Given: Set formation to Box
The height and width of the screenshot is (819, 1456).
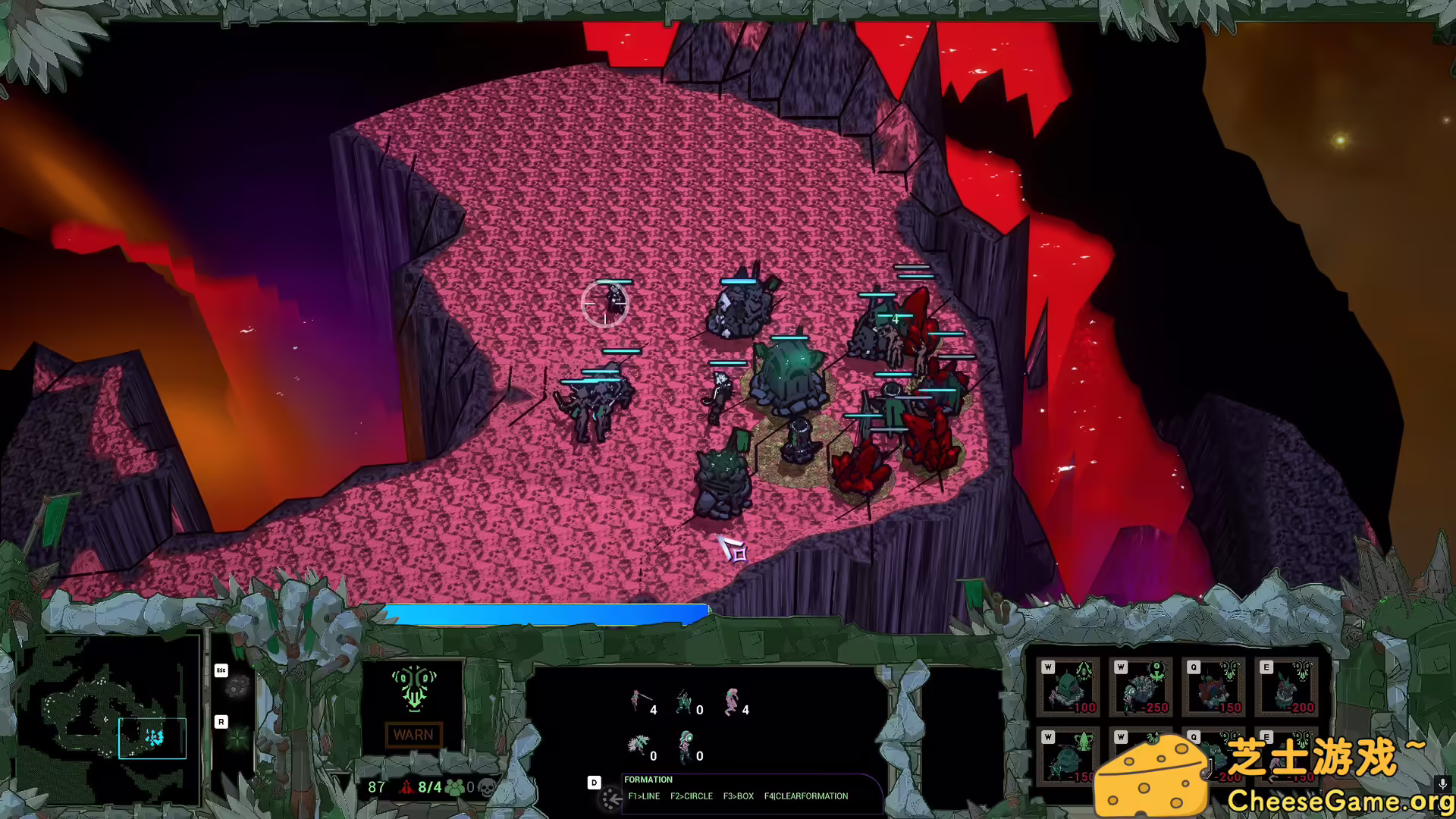Looking at the screenshot, I should tap(738, 796).
